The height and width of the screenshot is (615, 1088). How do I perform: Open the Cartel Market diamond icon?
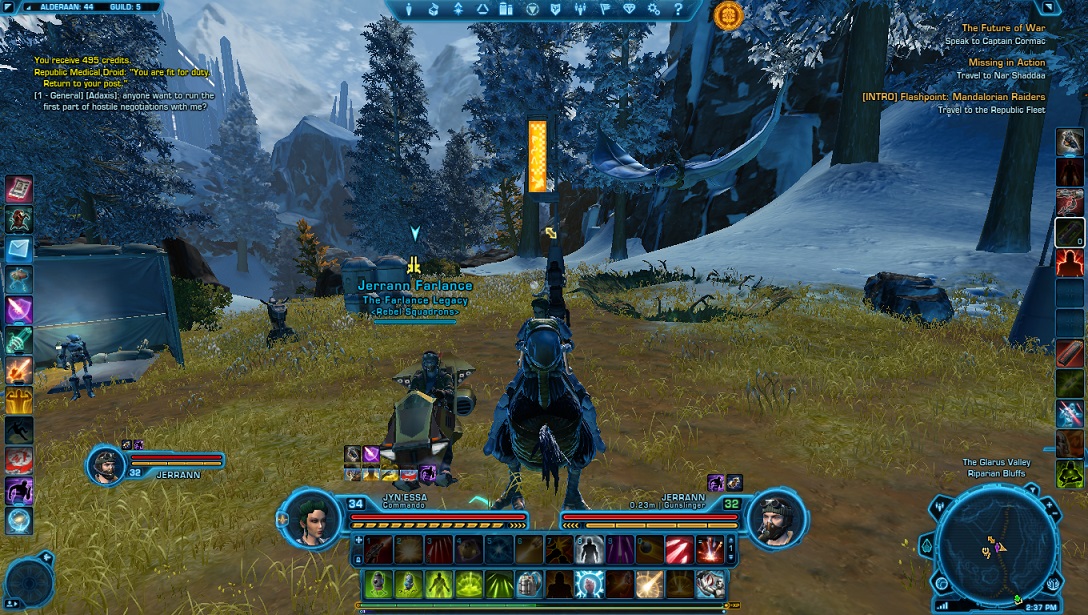point(629,9)
